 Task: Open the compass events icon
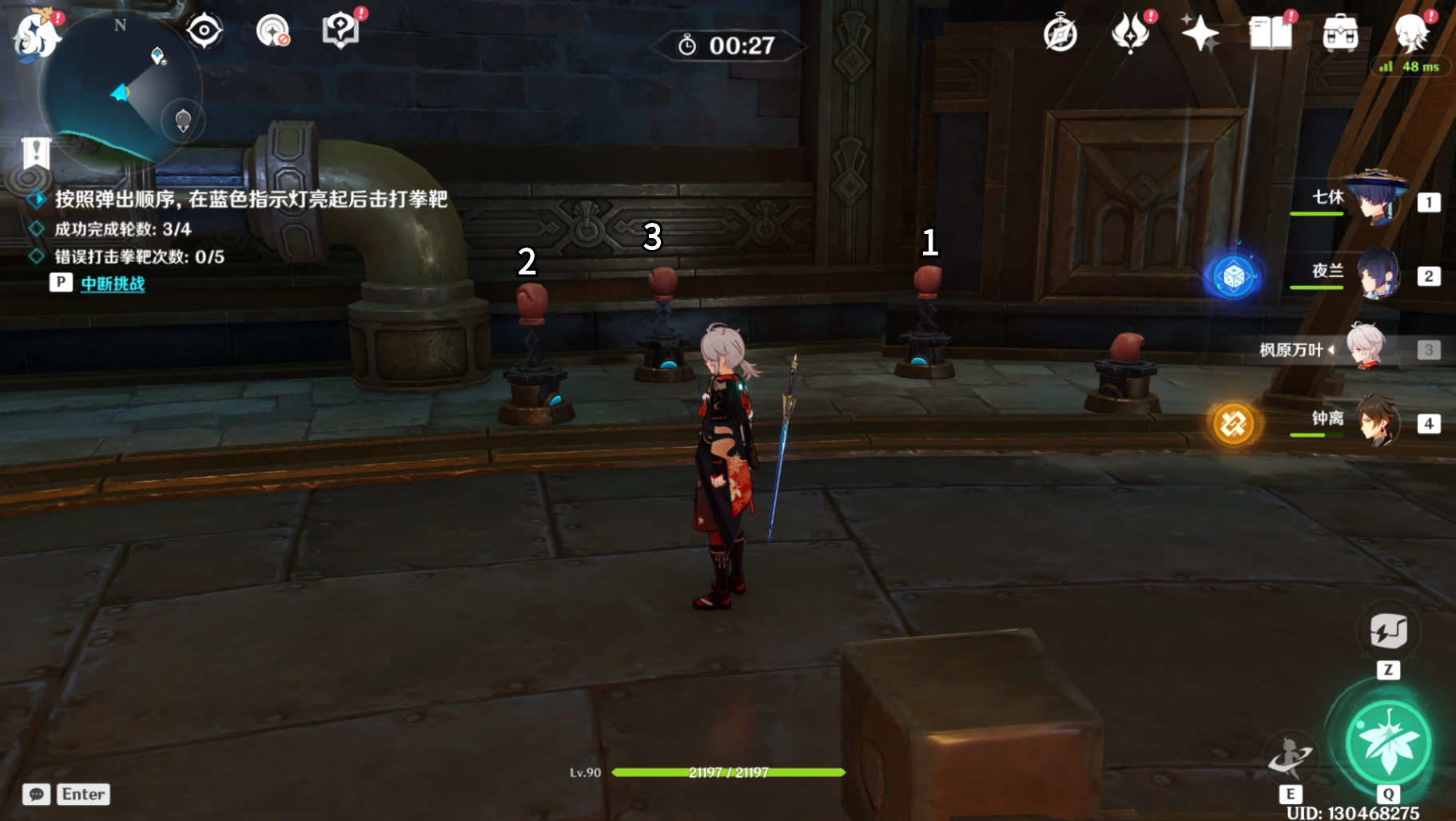(1060, 34)
